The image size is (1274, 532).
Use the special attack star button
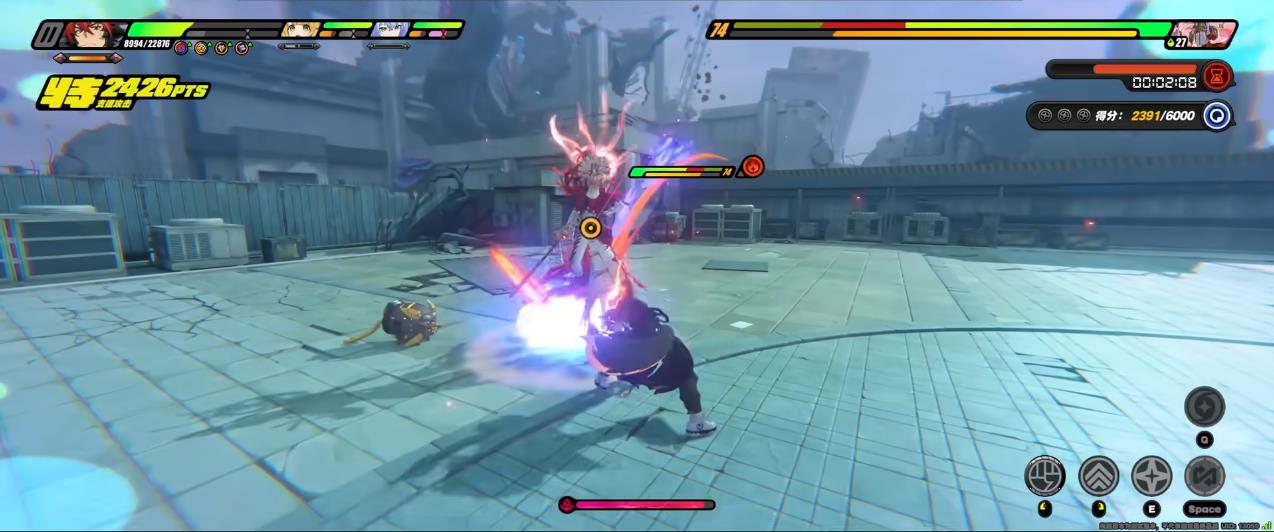tap(1151, 475)
